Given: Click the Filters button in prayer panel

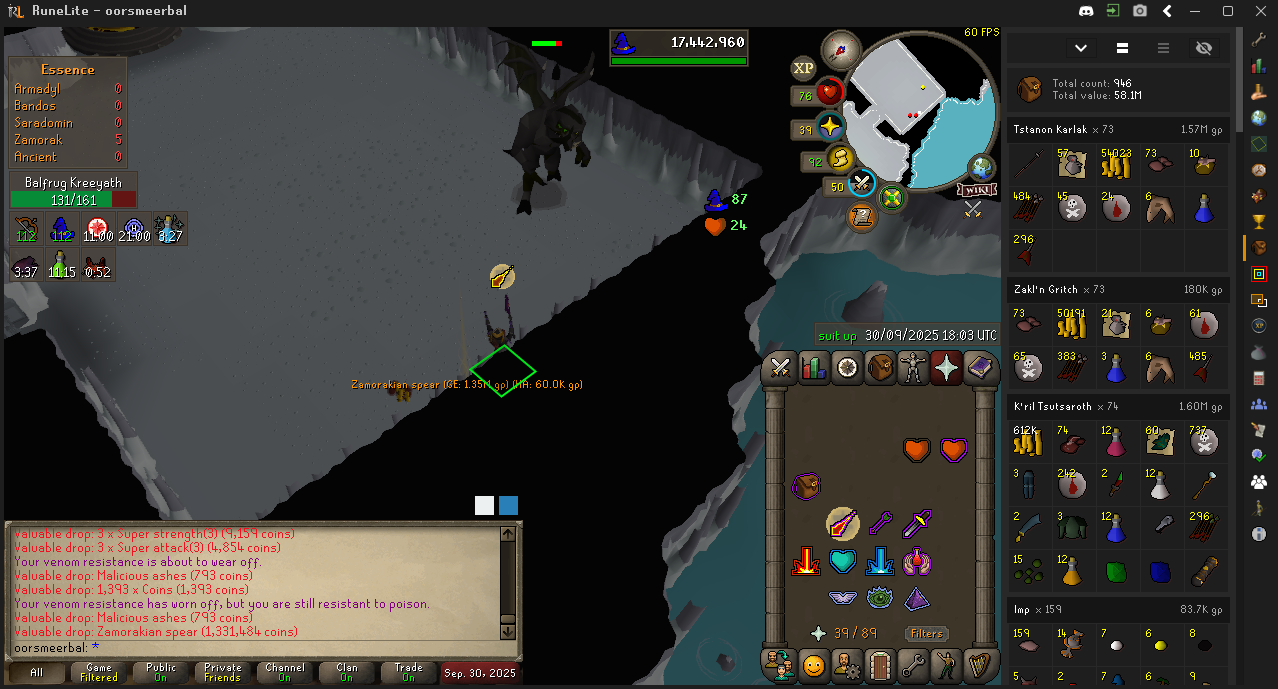Looking at the screenshot, I should click(926, 633).
